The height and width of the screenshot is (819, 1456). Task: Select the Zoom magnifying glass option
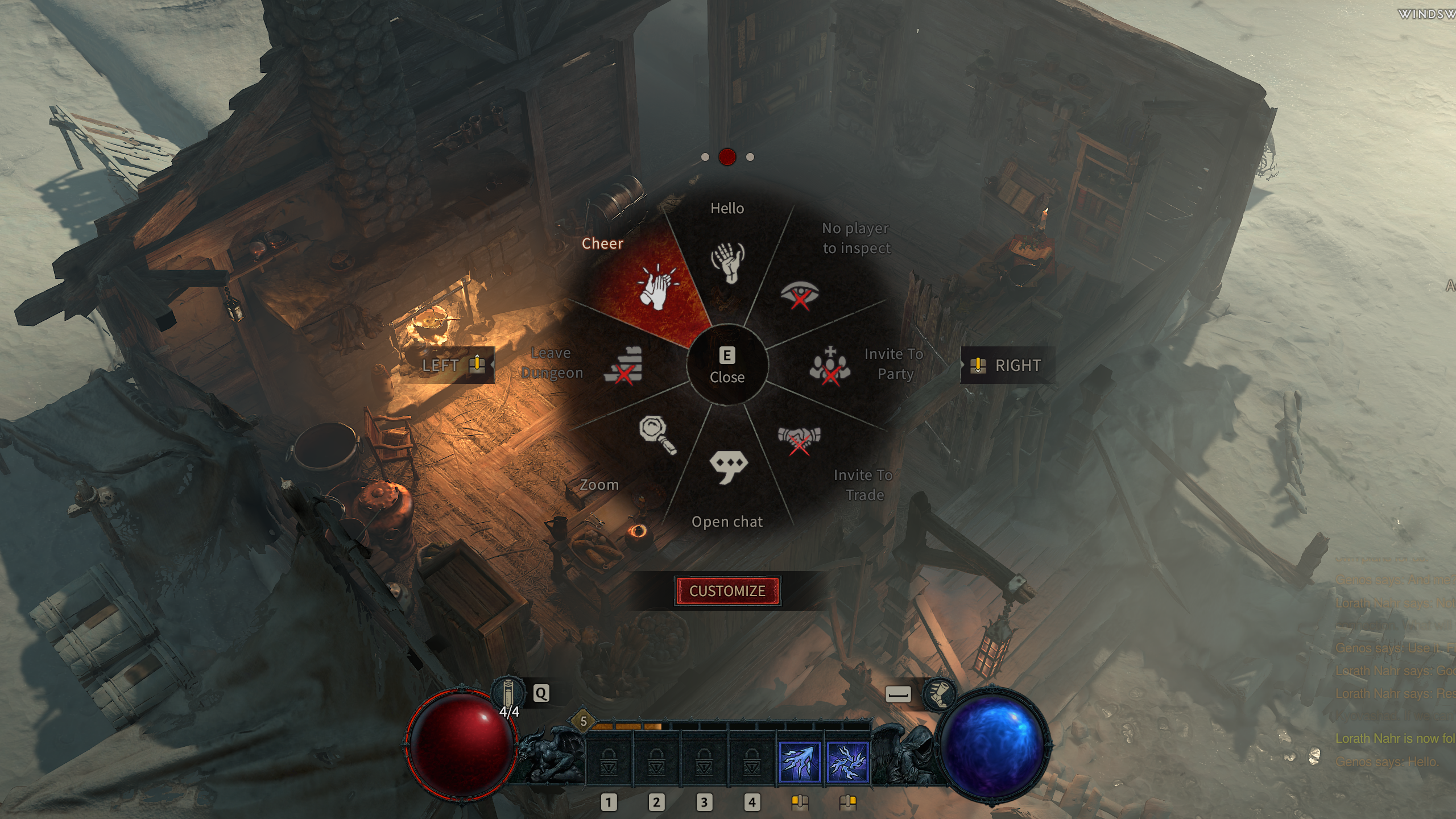click(657, 436)
